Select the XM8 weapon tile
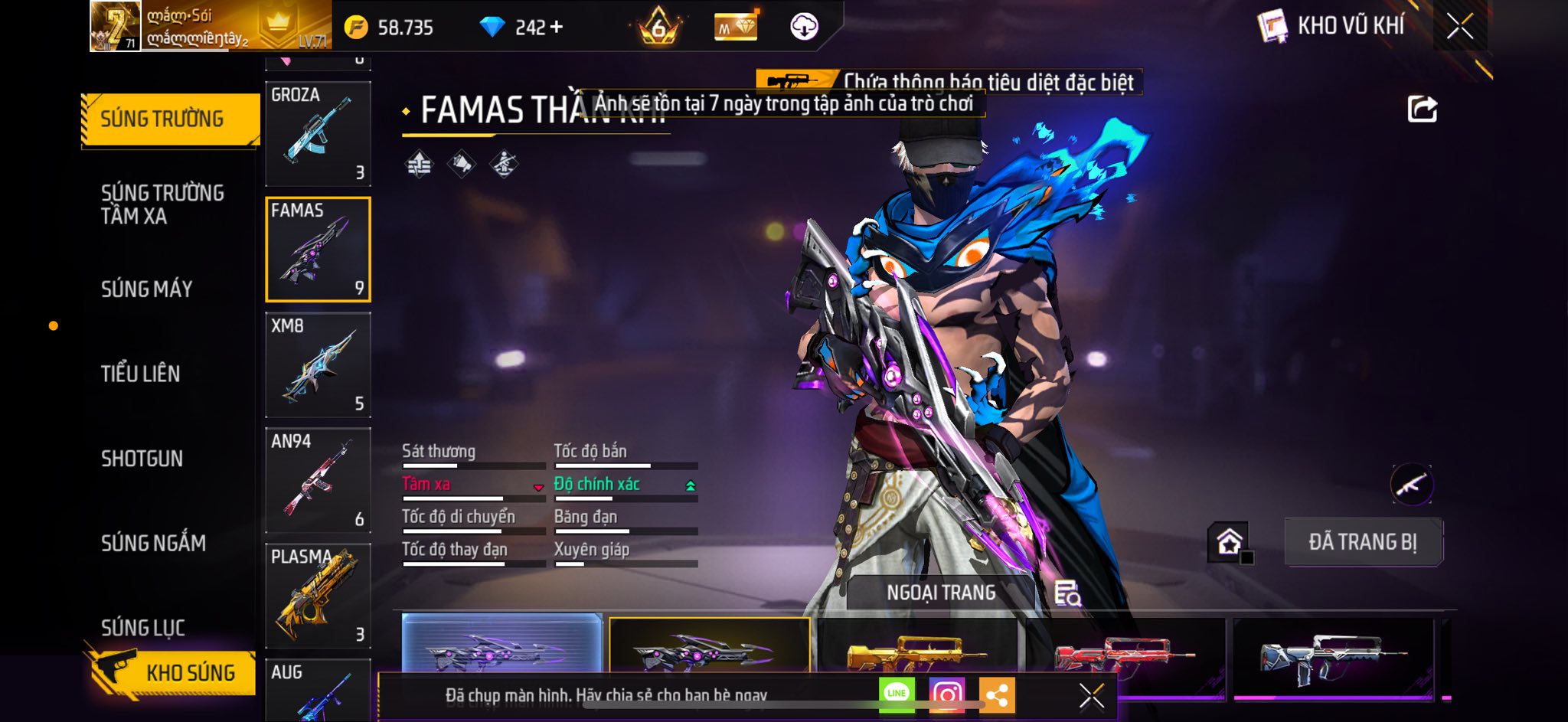The image size is (1568, 722). (318, 364)
